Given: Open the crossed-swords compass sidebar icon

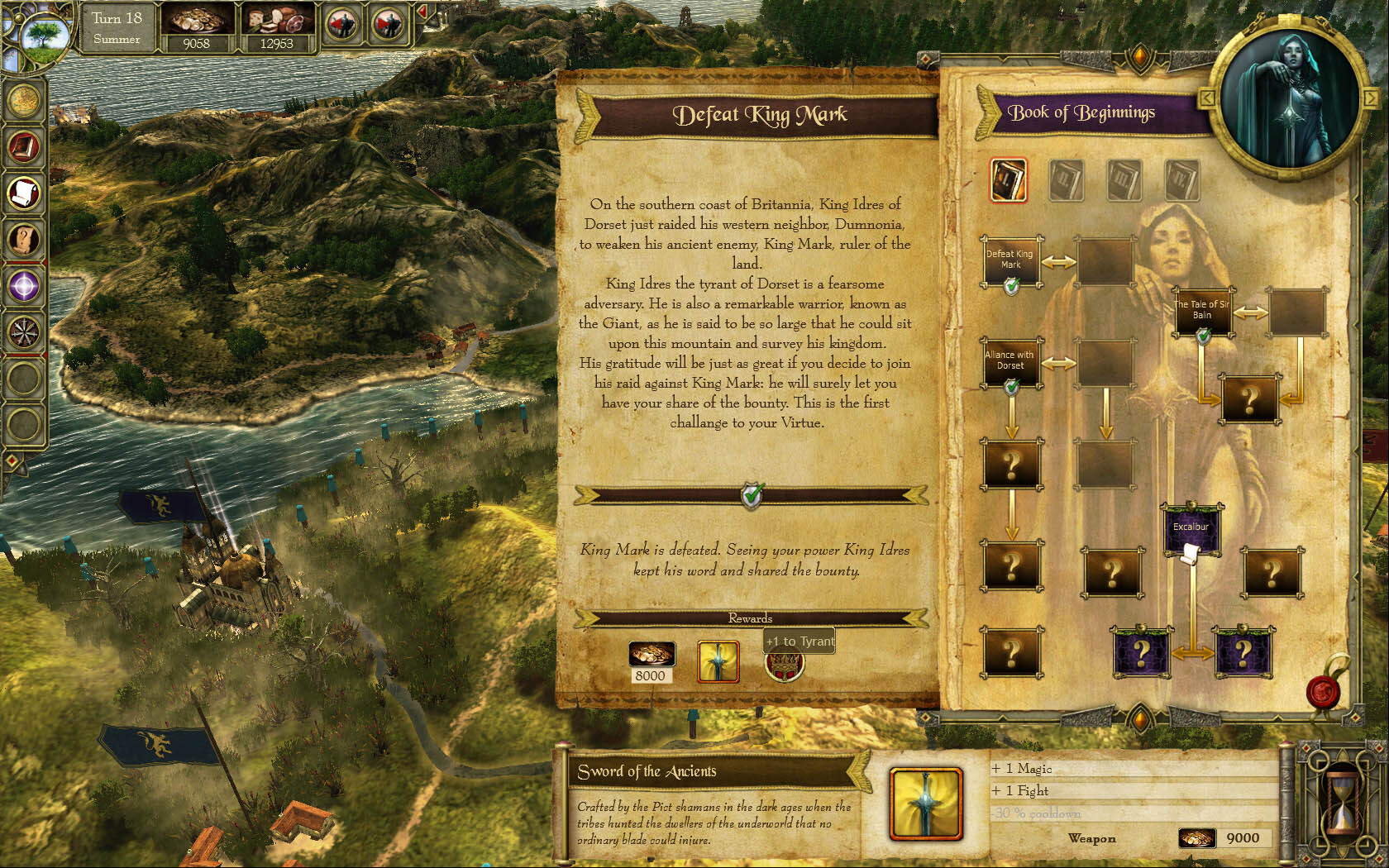Looking at the screenshot, I should (25, 333).
